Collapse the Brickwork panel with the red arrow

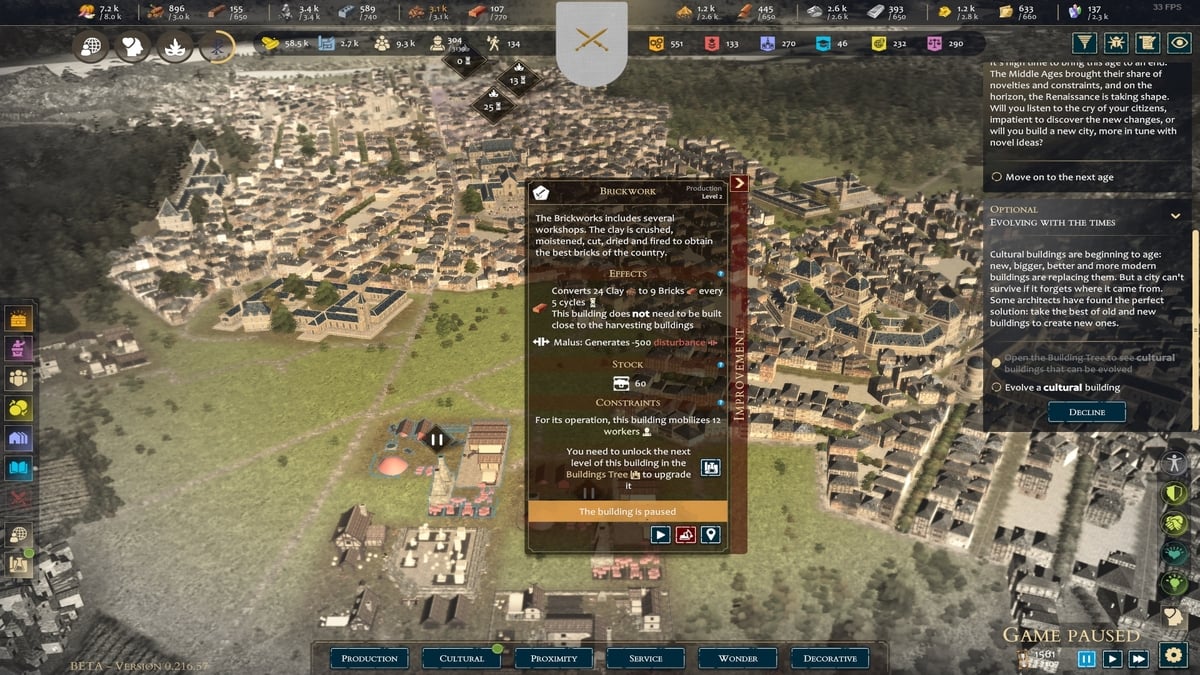[739, 184]
